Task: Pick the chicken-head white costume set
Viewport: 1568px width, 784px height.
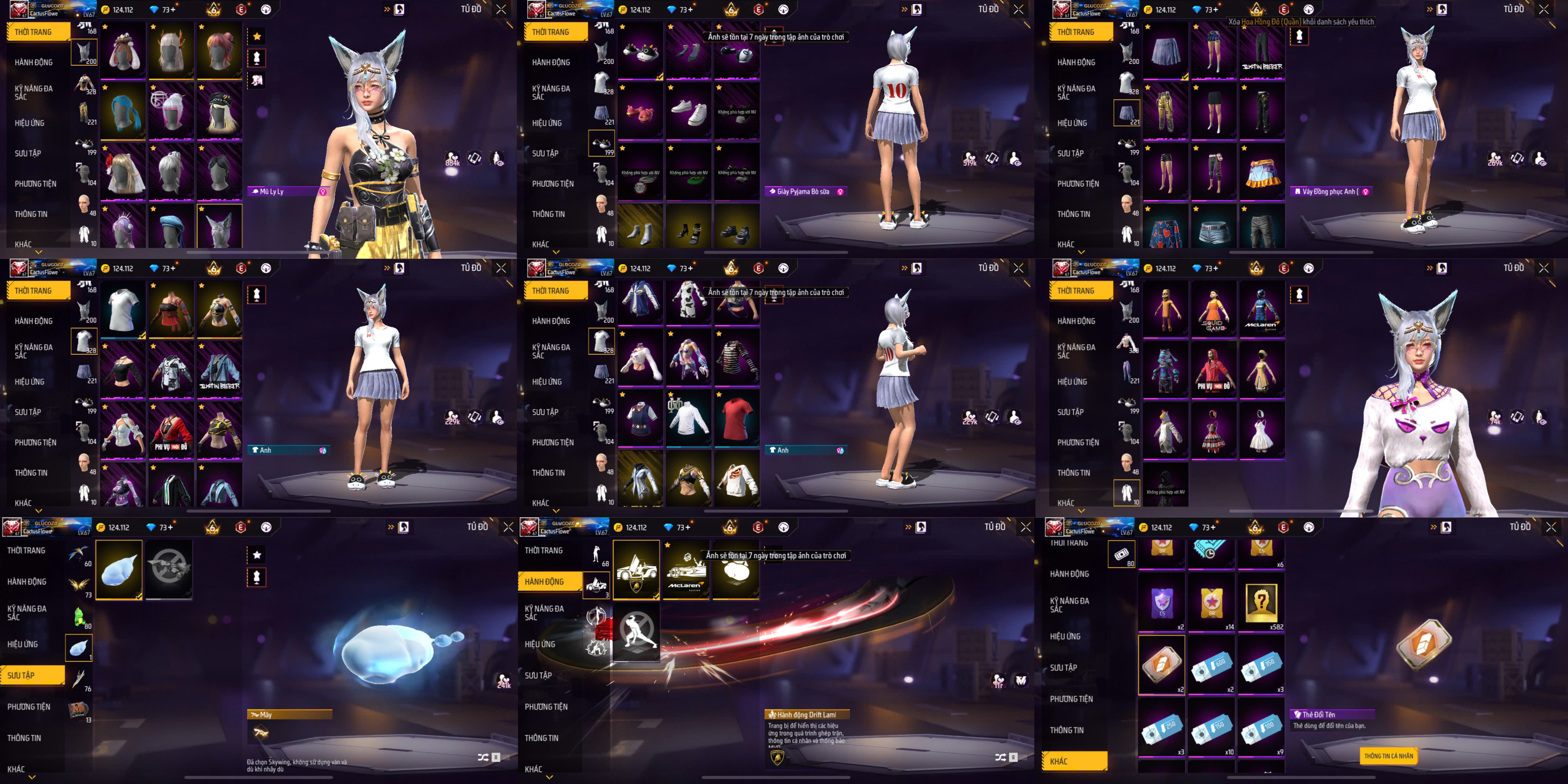Action: pyautogui.click(x=1165, y=431)
